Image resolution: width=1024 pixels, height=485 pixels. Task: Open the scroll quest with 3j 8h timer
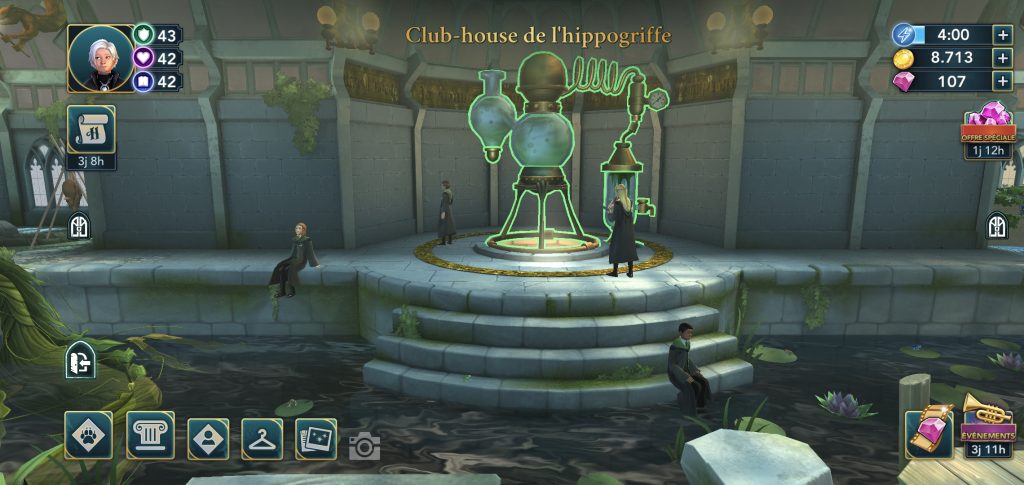click(x=90, y=131)
